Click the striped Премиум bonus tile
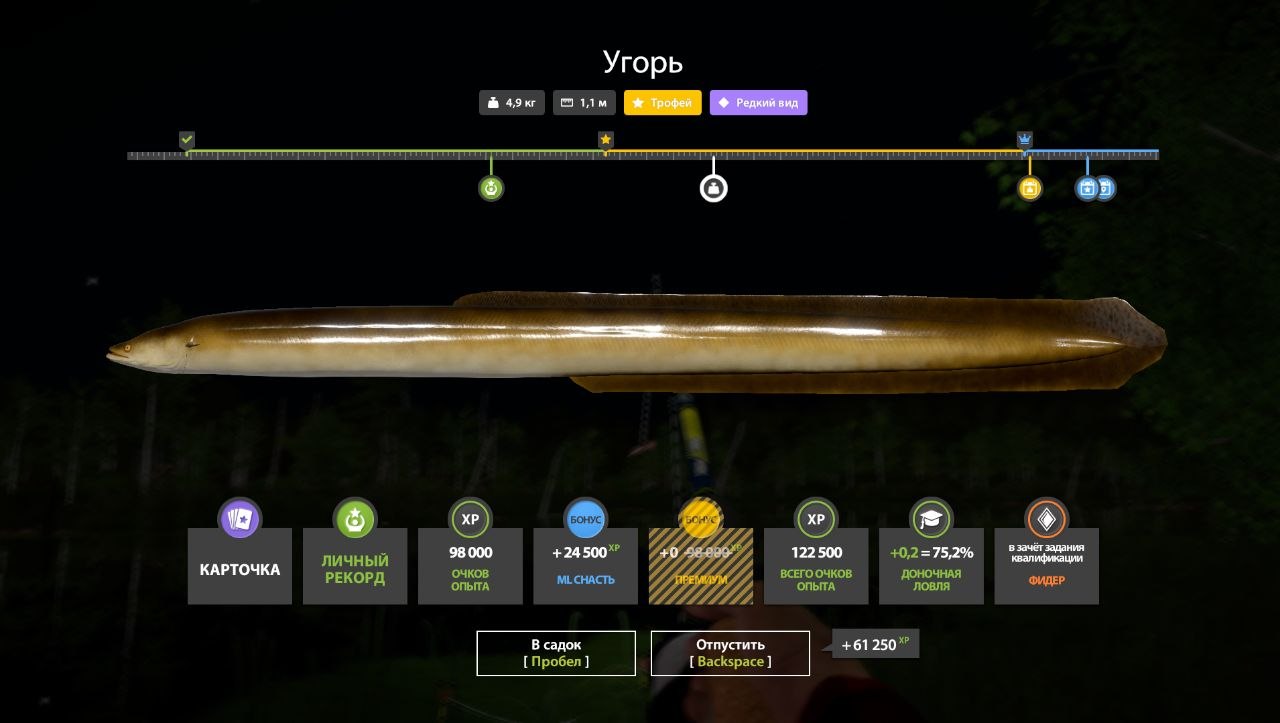Screen dimensions: 1280x723 (700, 566)
